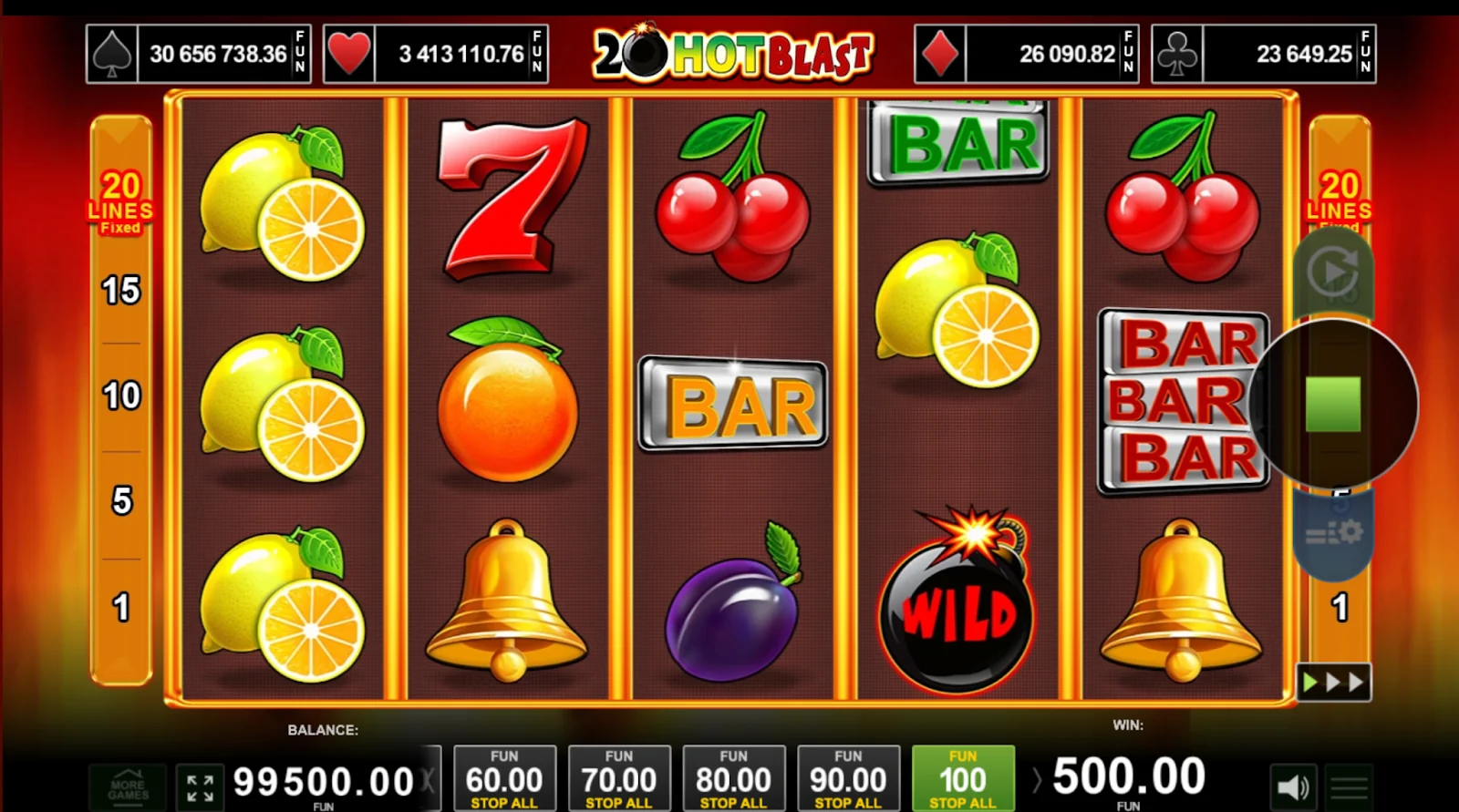
Task: Select the club jackpot panel
Action: [x=1264, y=55]
